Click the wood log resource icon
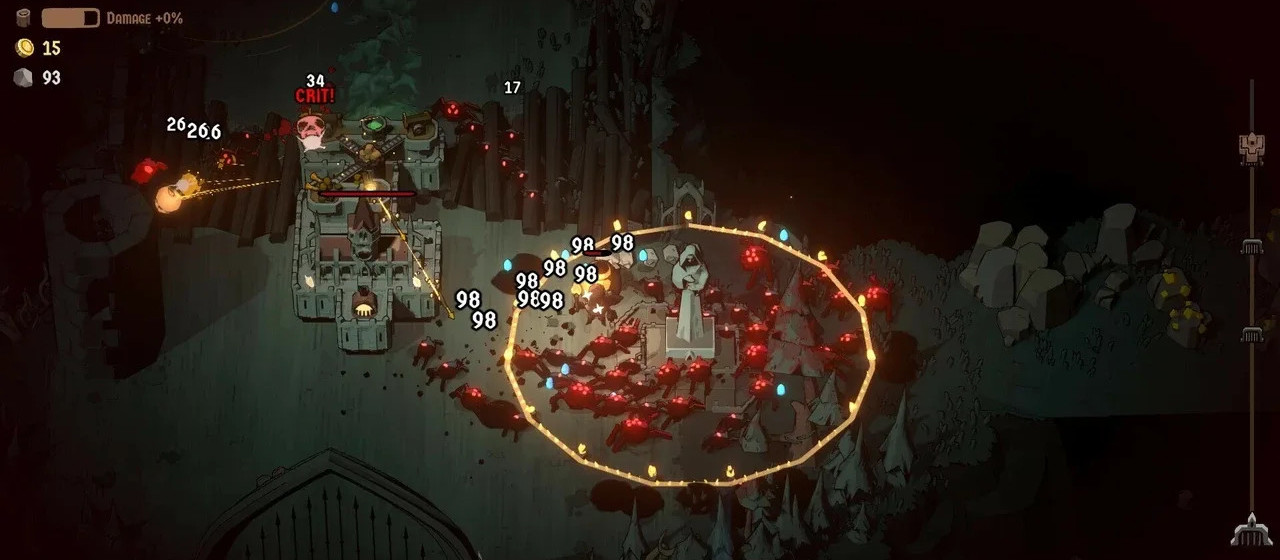1280x560 pixels. coord(24,18)
